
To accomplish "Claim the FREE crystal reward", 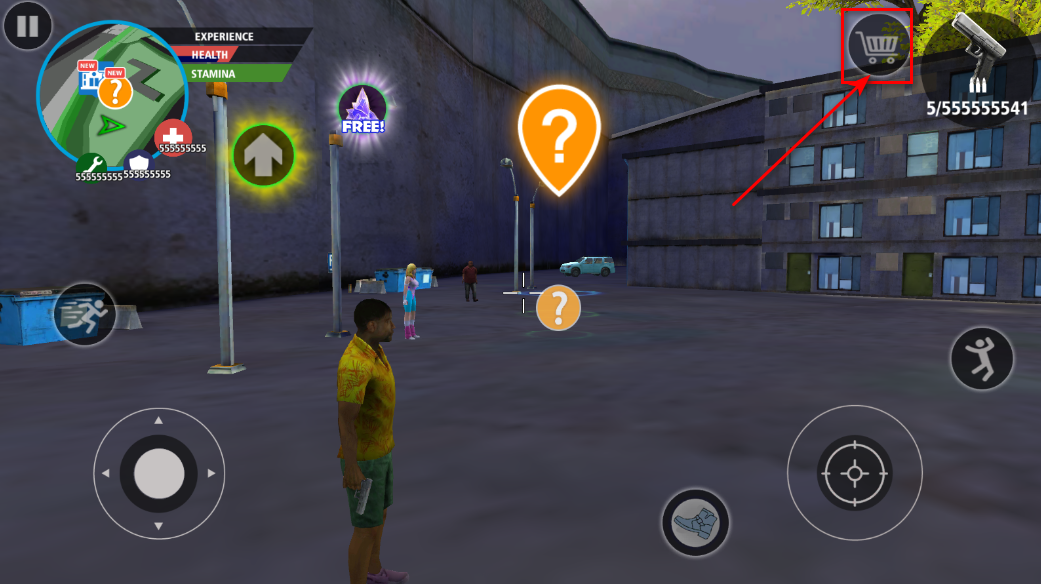I will 362,109.
